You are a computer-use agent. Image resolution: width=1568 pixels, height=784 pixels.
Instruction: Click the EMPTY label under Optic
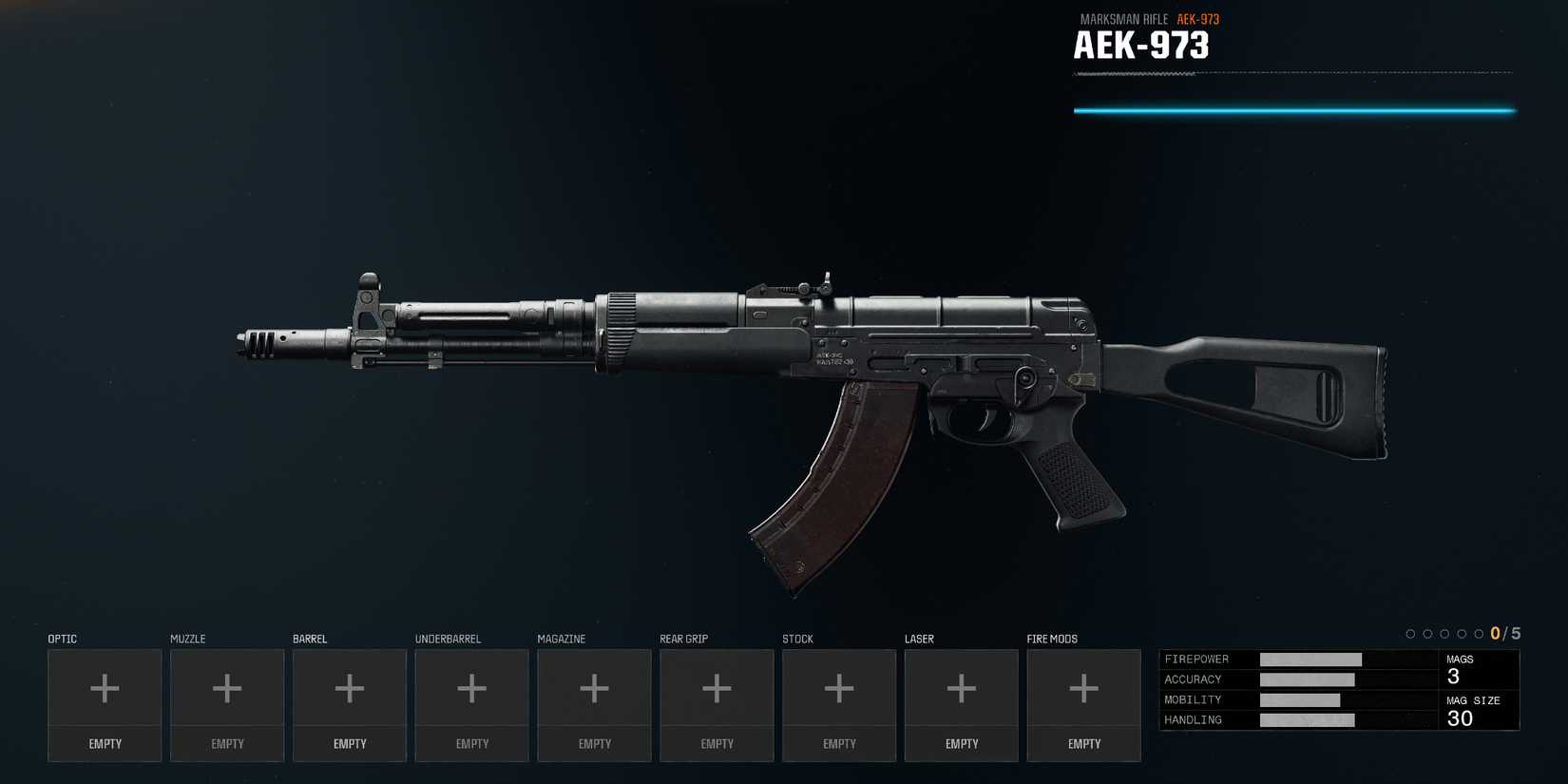click(x=105, y=743)
